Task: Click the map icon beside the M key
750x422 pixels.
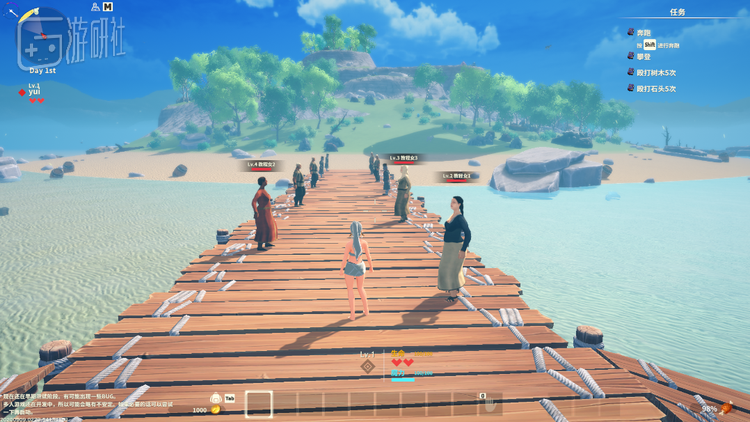Action: click(96, 7)
